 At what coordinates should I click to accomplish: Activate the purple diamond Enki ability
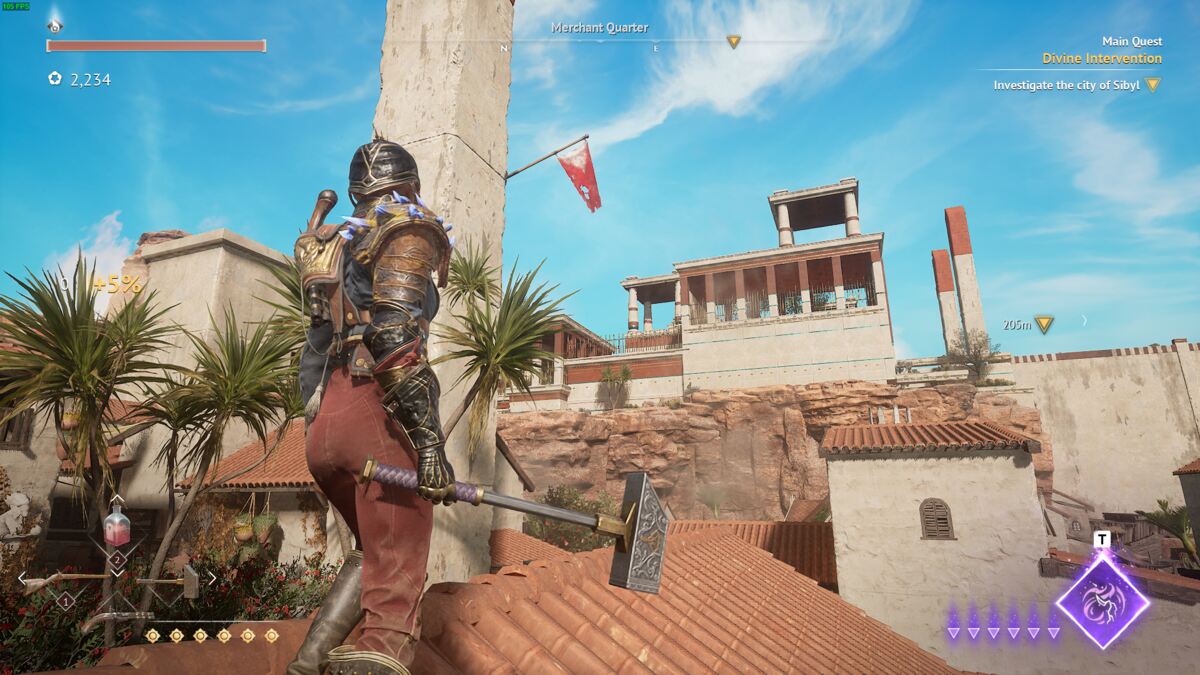coord(1102,600)
